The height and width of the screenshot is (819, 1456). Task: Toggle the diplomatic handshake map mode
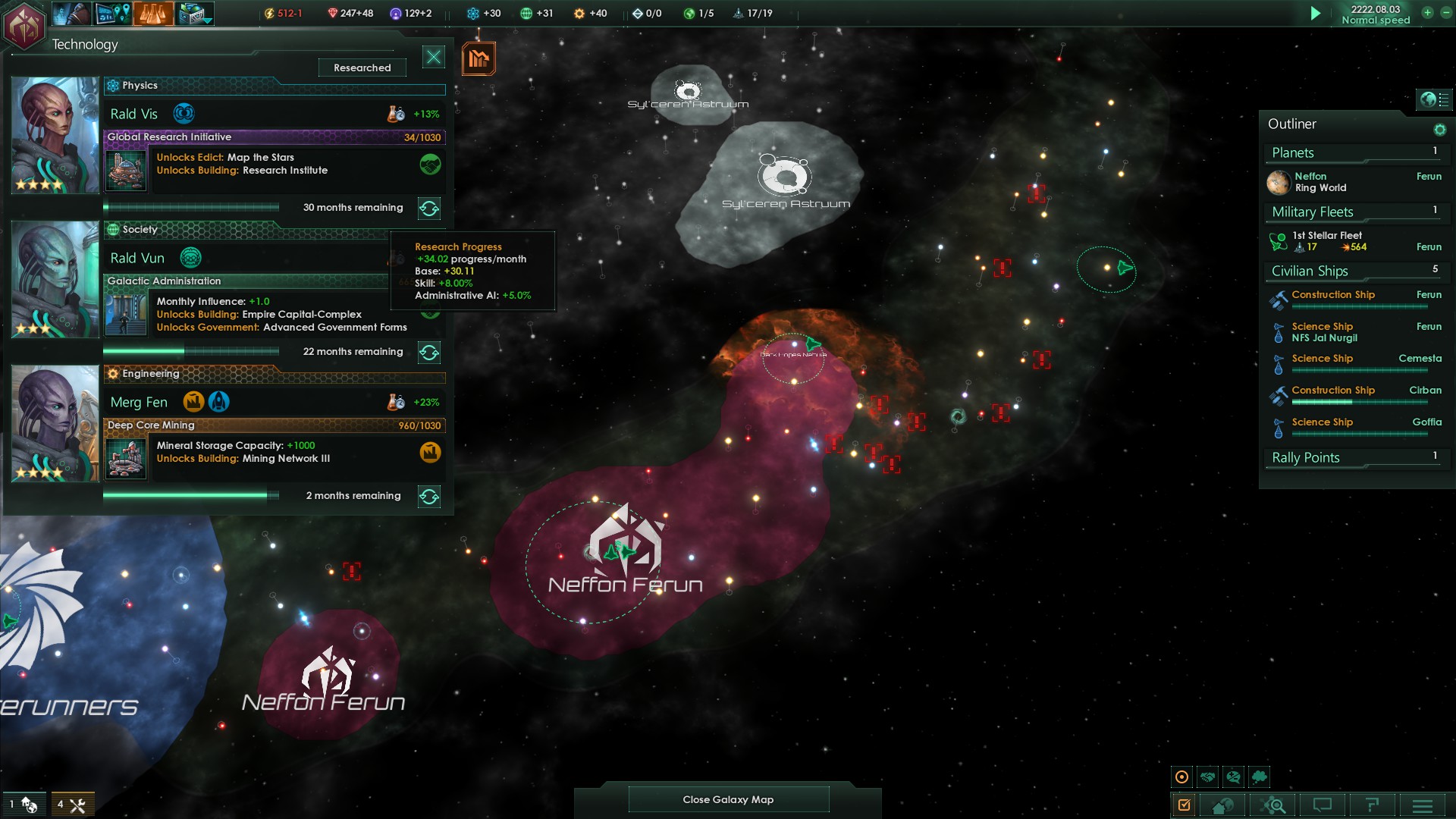[x=1208, y=777]
